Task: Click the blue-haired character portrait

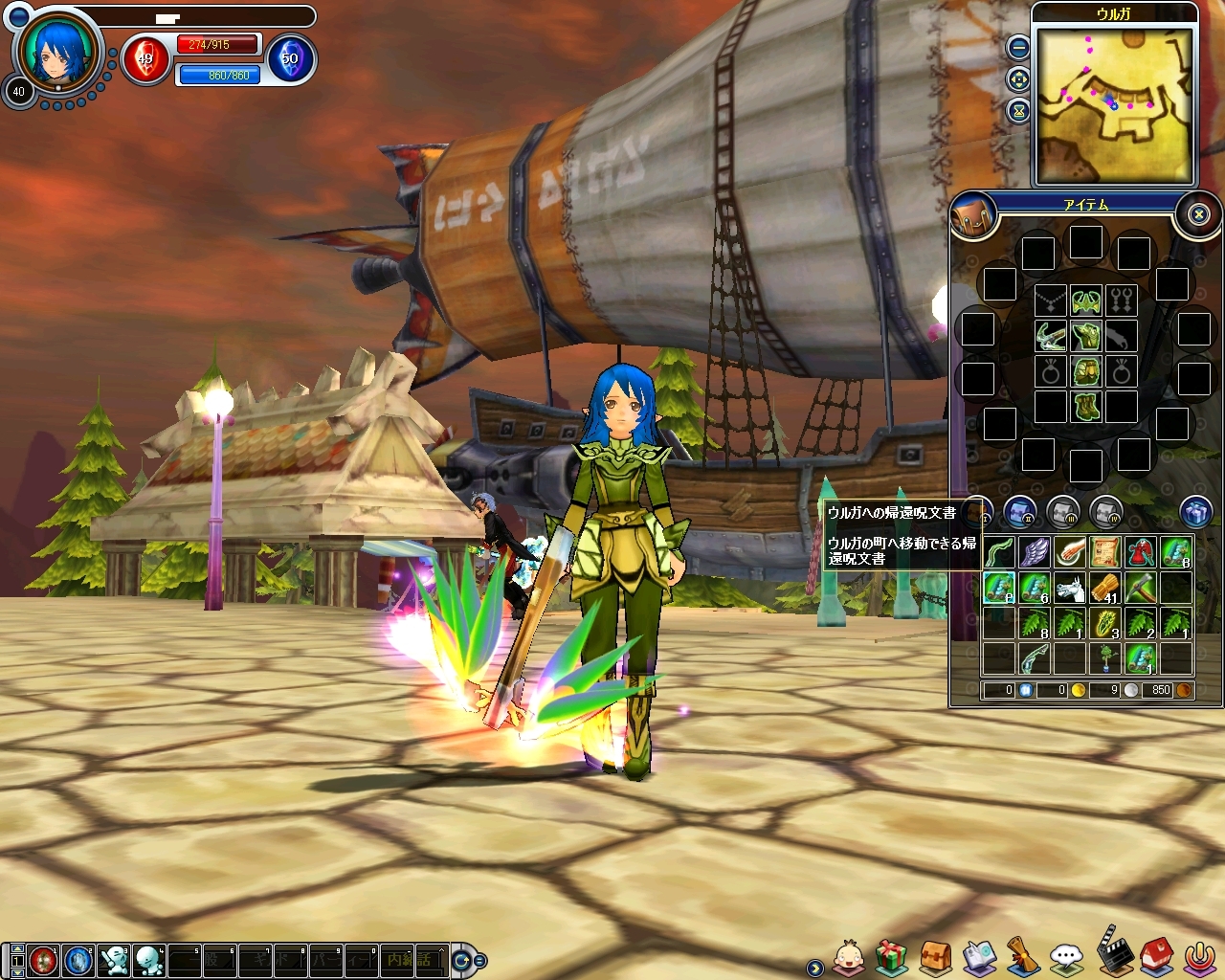Action: pos(58,51)
